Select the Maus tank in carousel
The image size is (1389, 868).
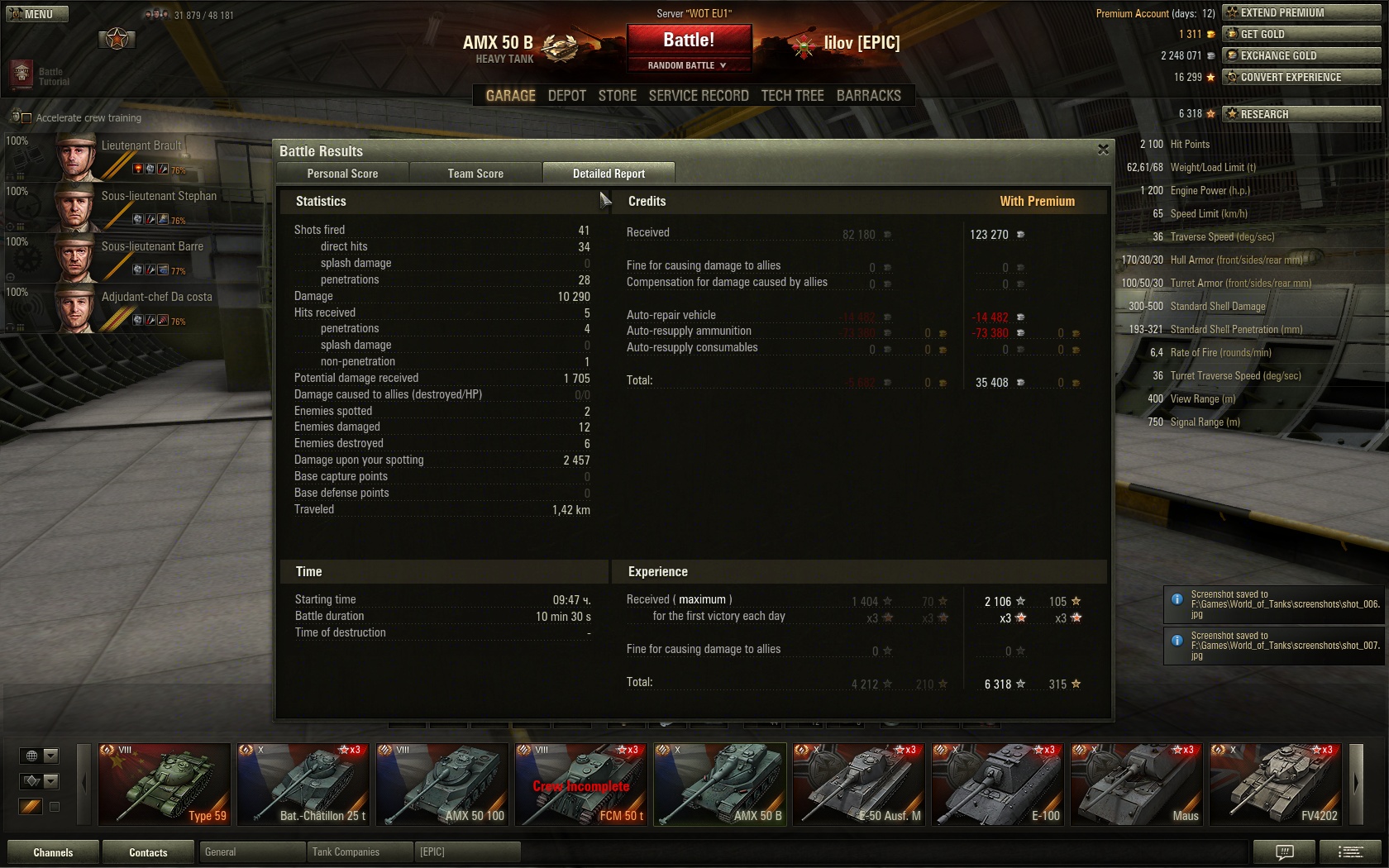coord(1137,784)
